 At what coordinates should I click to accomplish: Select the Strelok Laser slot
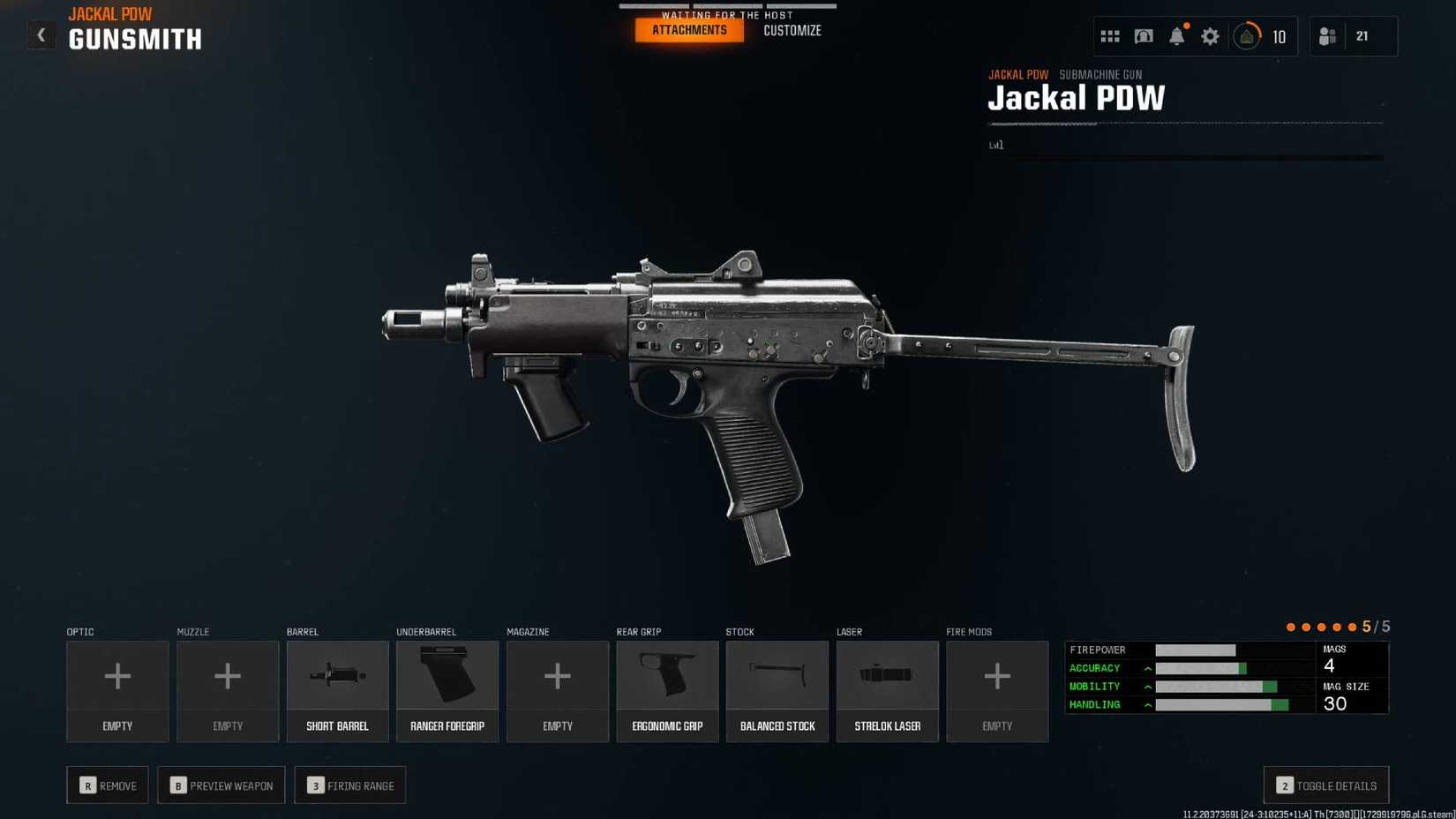pos(887,691)
